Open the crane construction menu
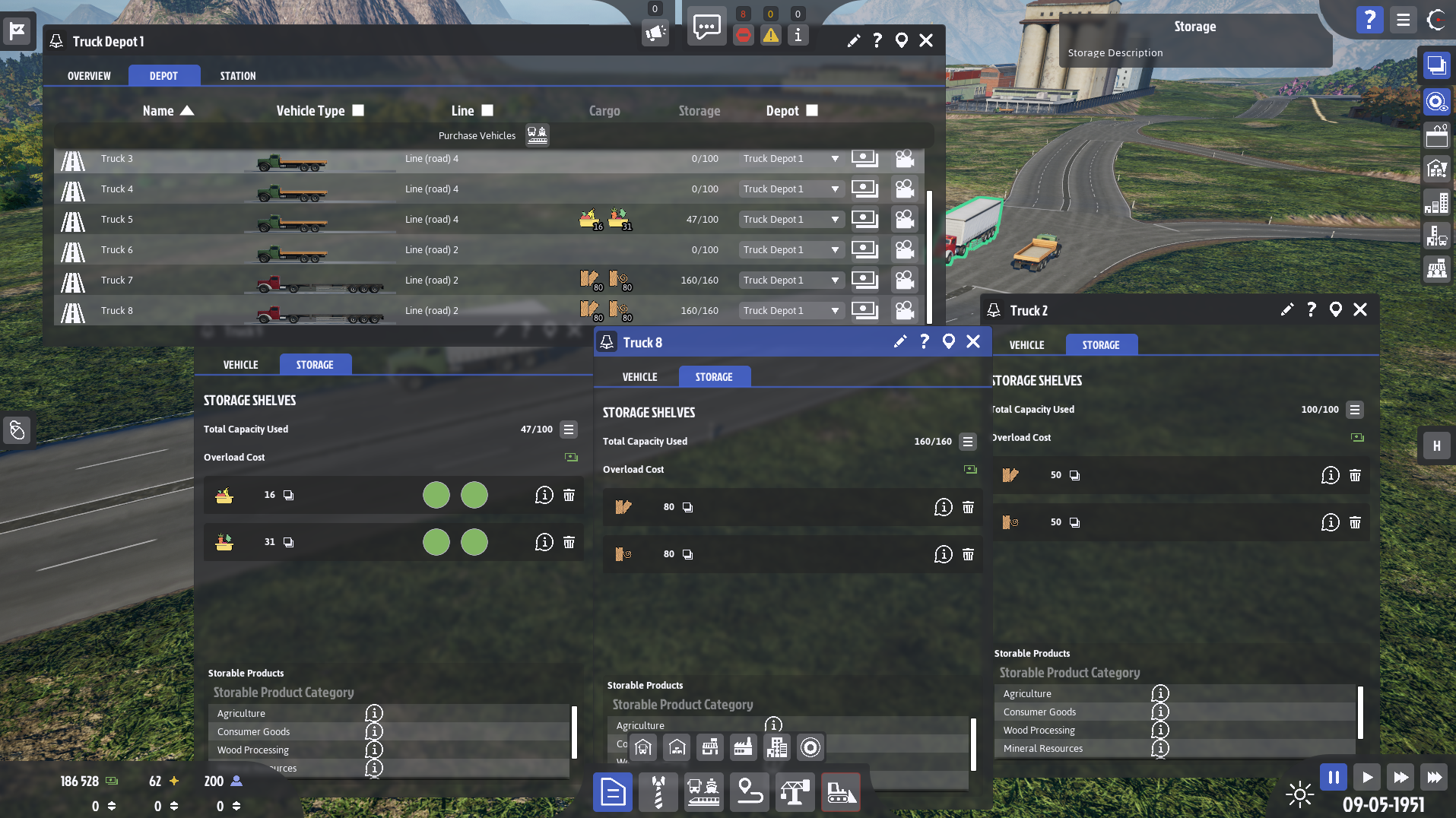 click(795, 792)
